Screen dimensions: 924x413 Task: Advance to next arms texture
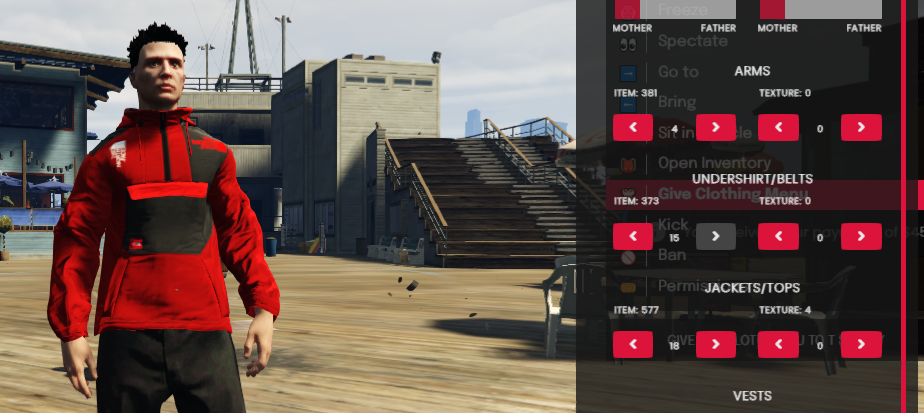click(861, 127)
